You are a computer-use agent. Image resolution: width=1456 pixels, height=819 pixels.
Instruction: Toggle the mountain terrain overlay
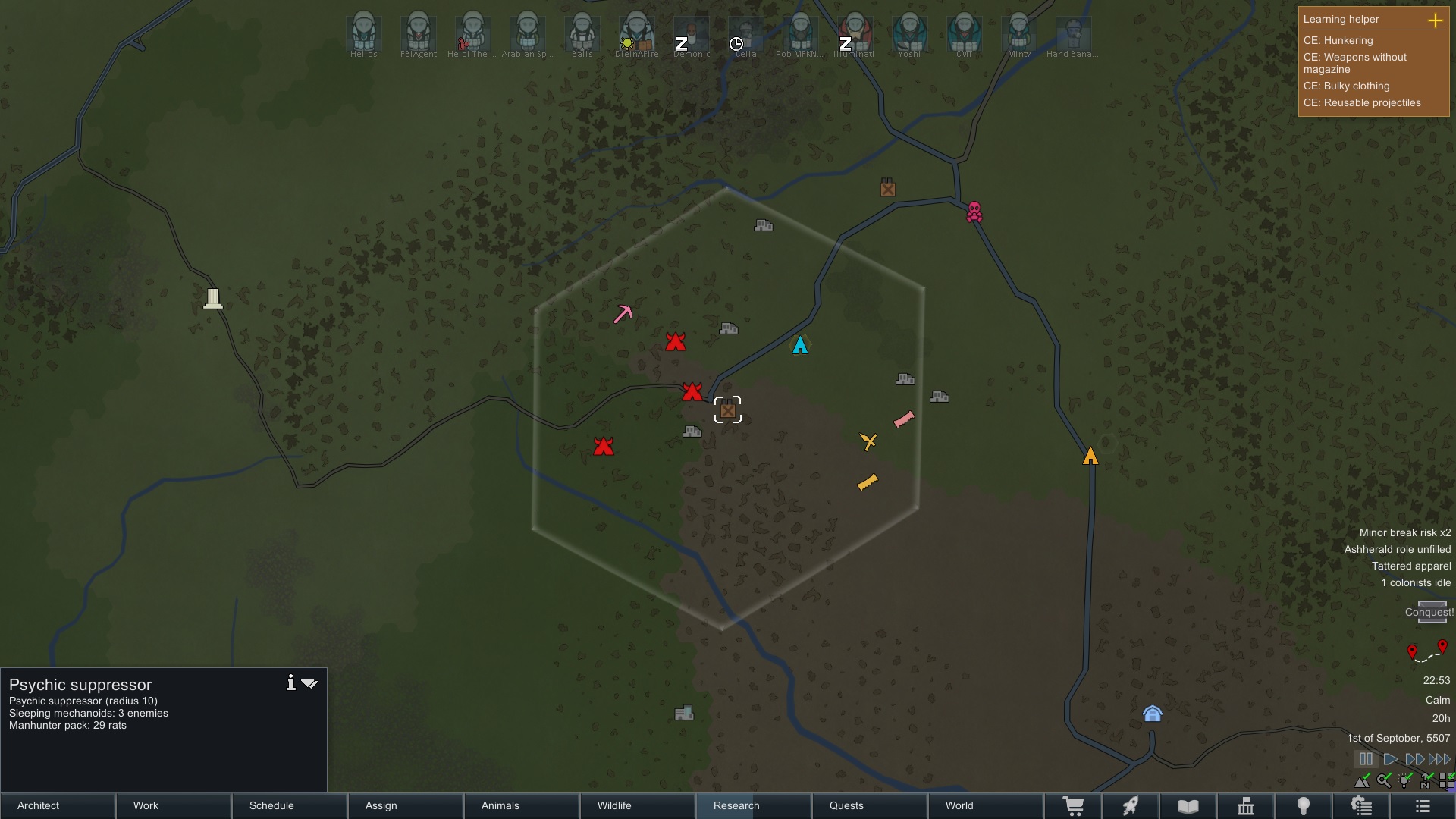[1363, 780]
